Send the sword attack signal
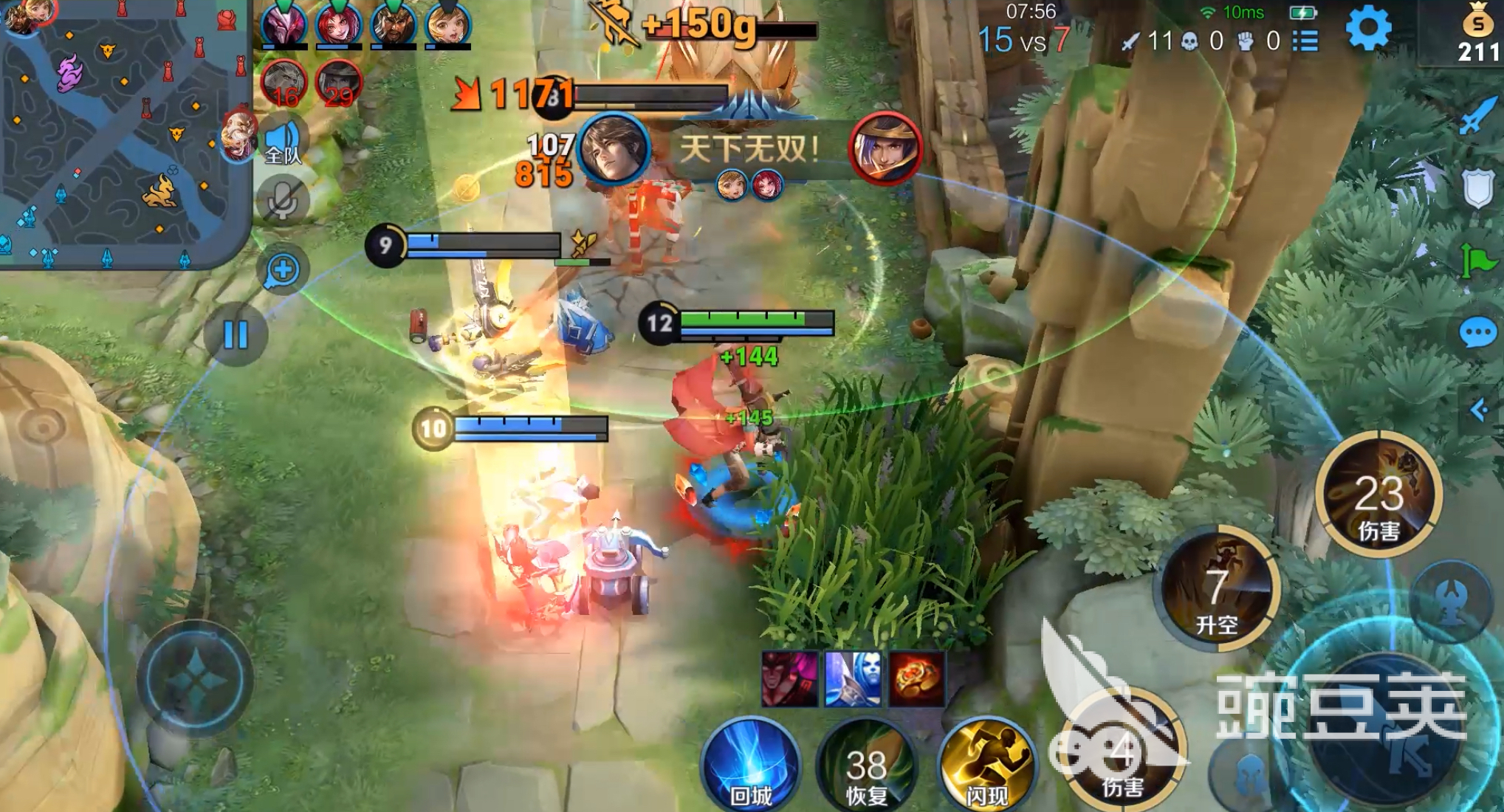Viewport: 1504px width, 812px height. 1477,116
